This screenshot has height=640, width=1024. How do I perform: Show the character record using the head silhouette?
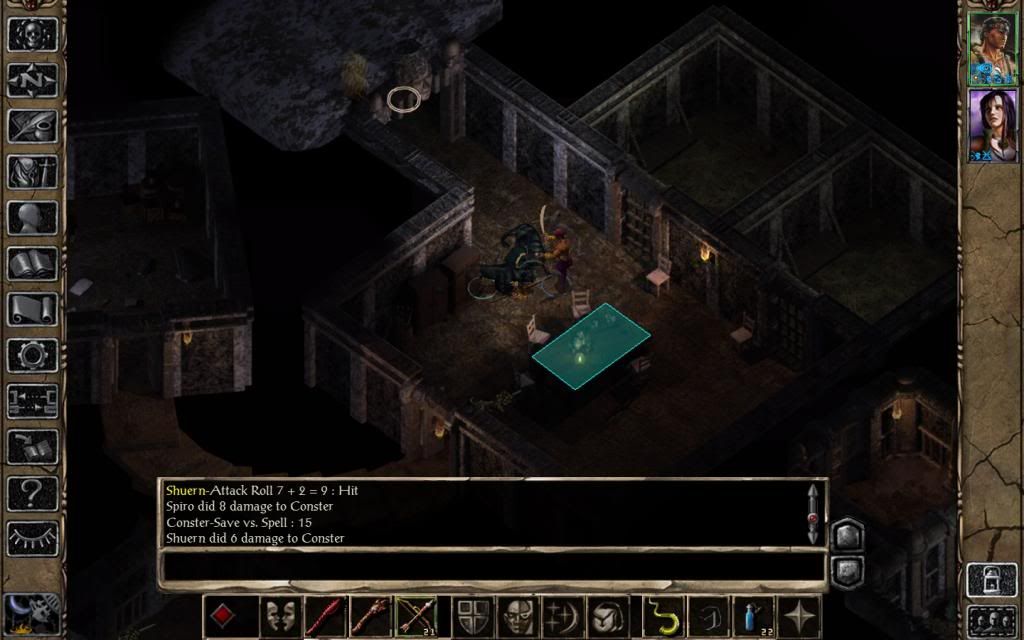pyautogui.click(x=32, y=217)
